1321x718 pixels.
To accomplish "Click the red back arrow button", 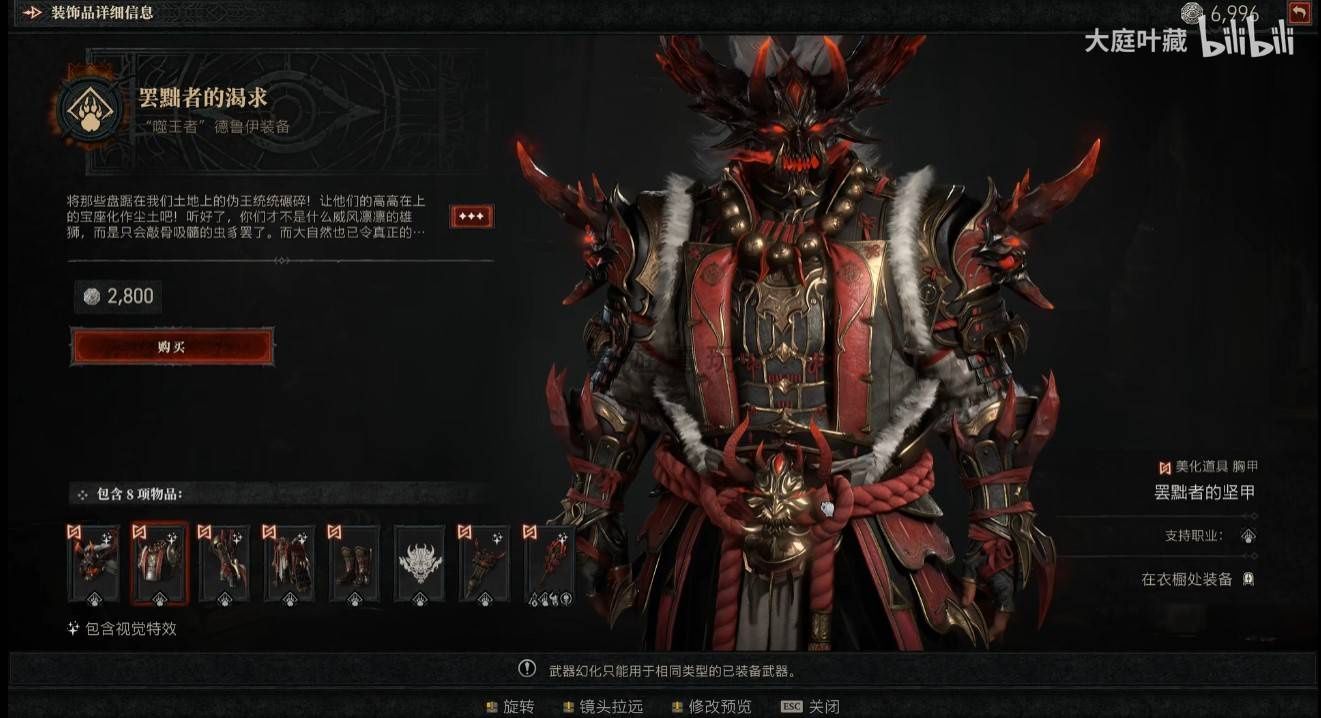I will [x=1298, y=13].
